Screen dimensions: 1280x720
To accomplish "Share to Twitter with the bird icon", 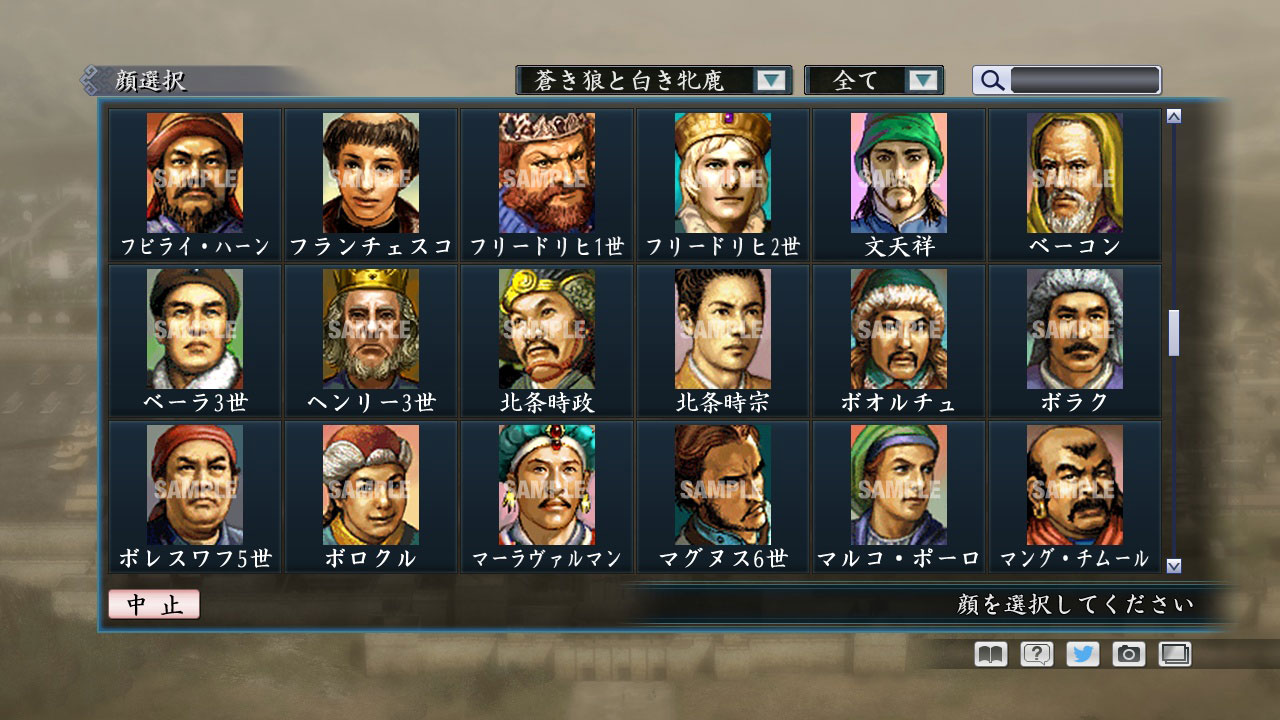I will [x=1082, y=654].
